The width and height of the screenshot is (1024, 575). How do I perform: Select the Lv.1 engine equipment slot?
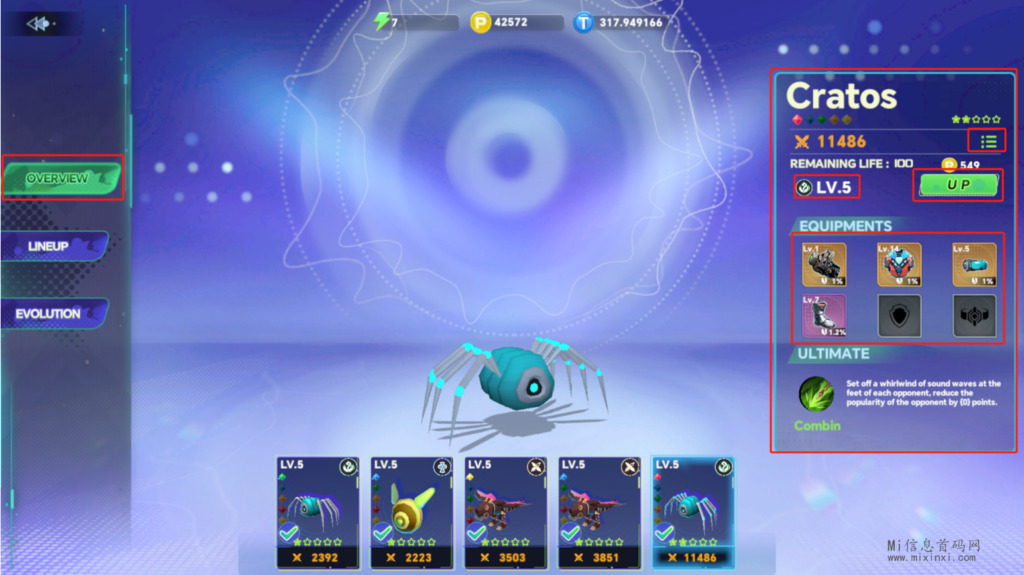click(824, 264)
